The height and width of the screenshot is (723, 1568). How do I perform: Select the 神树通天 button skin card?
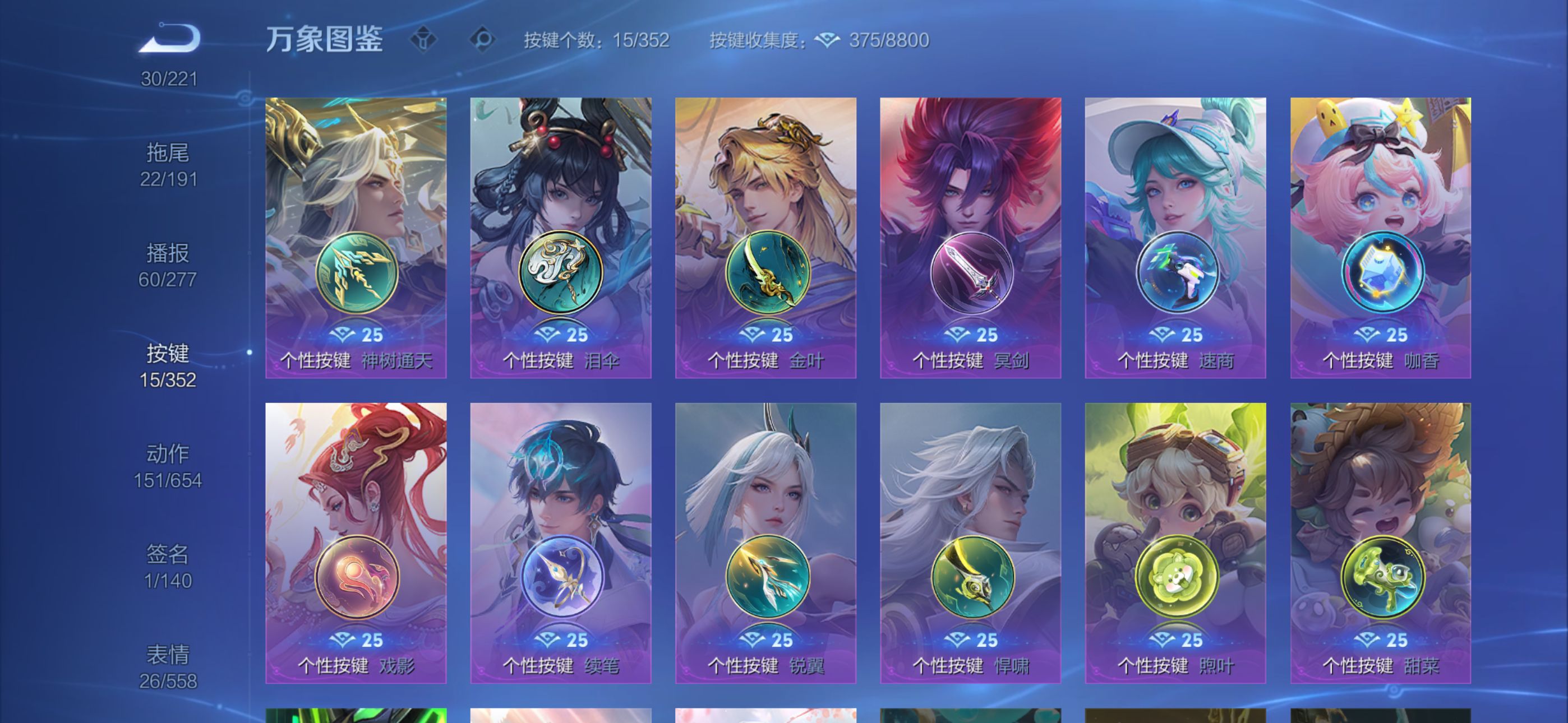click(356, 237)
